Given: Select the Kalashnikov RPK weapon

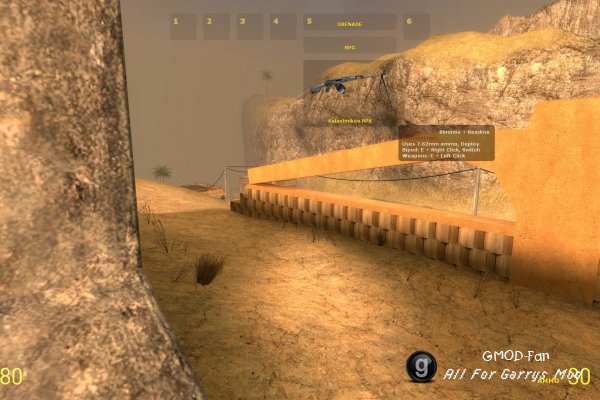Looking at the screenshot, I should pos(350,94).
